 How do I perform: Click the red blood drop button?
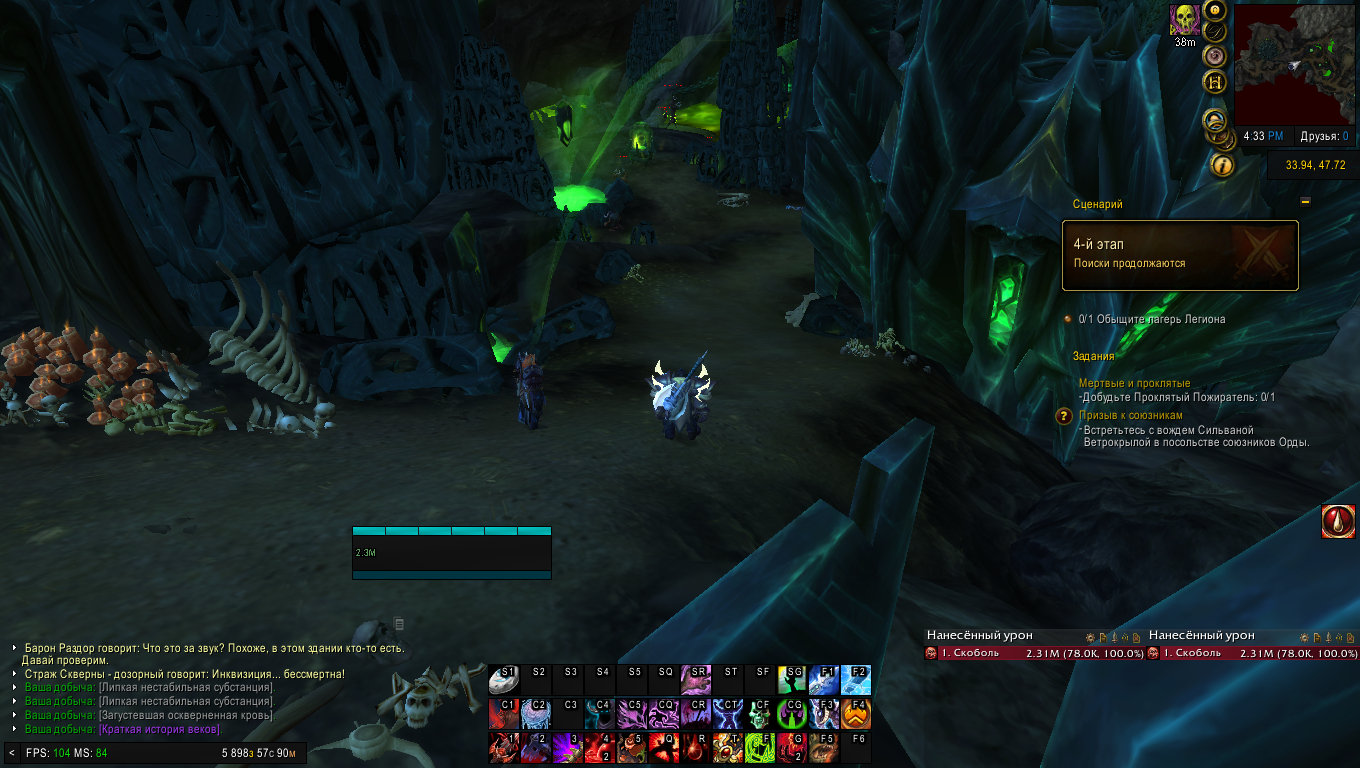click(1338, 521)
